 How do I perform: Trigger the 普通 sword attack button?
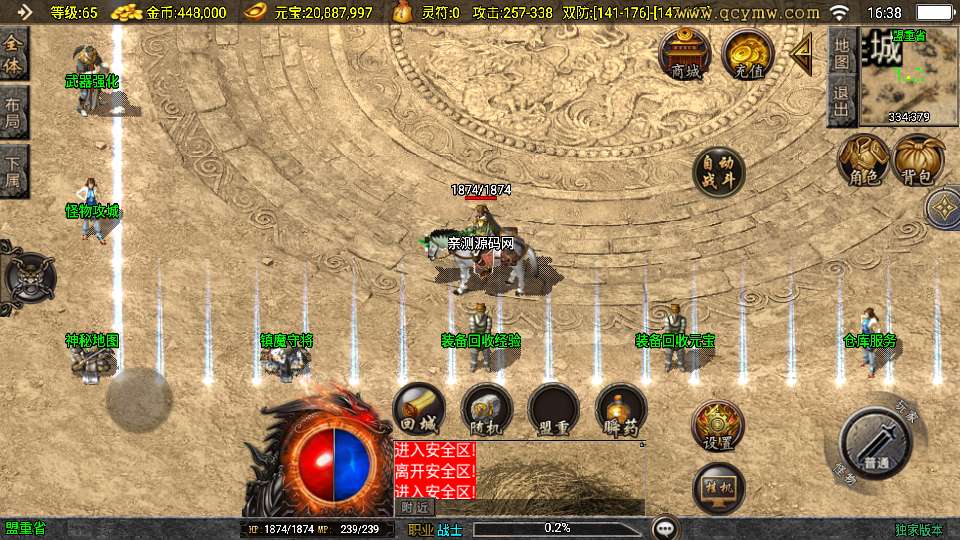(x=875, y=445)
